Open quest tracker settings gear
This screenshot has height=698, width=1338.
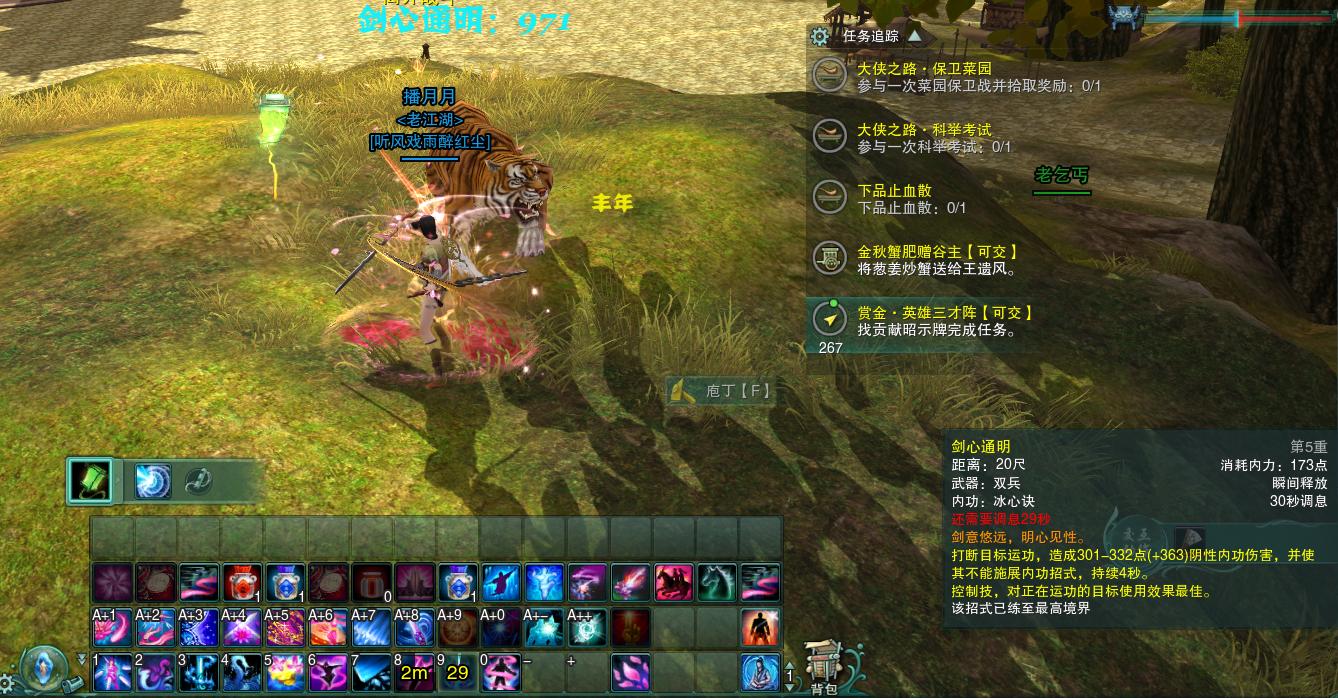[820, 37]
